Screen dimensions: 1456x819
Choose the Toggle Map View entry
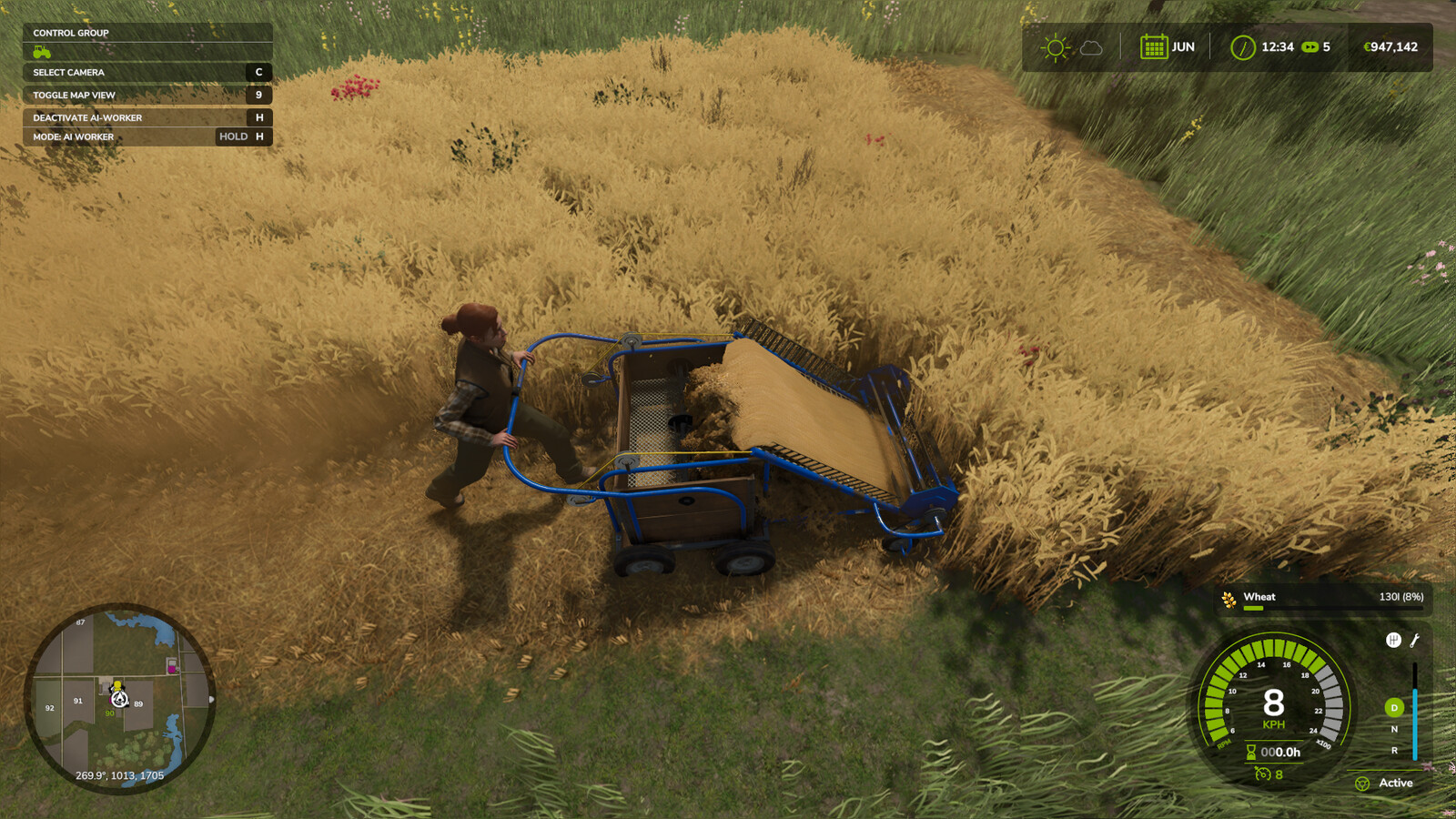[147, 95]
